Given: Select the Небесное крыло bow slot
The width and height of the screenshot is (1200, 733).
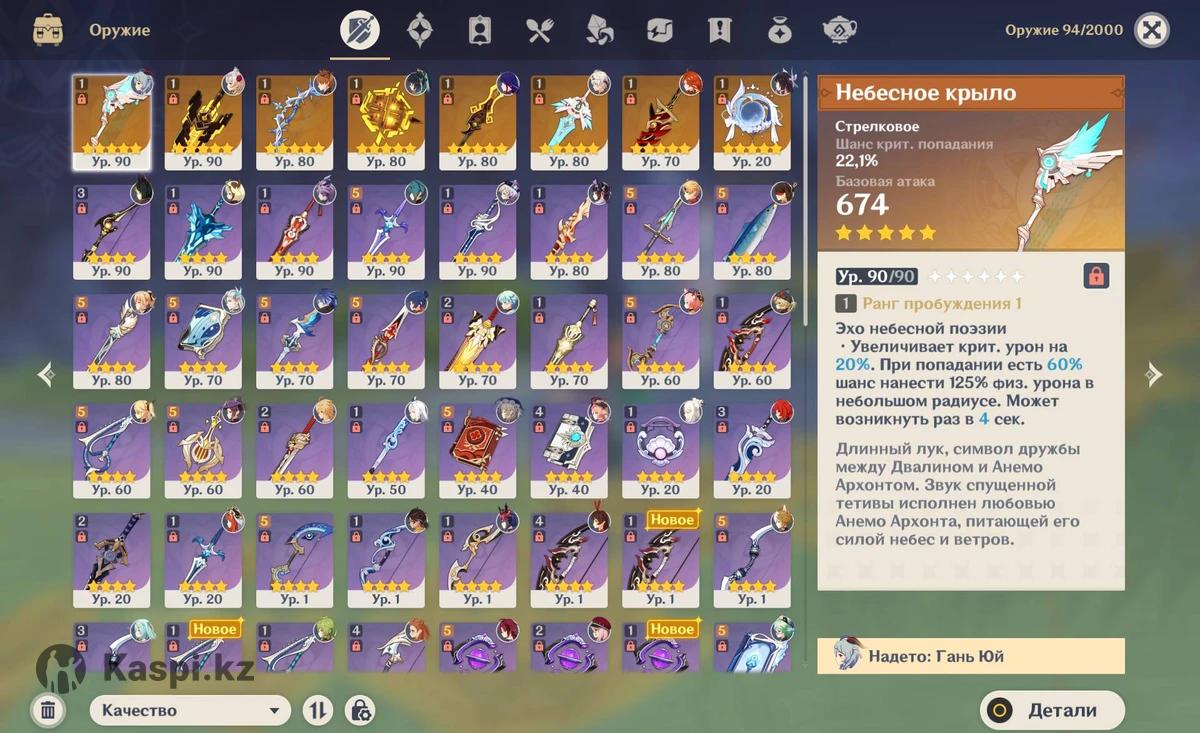Looking at the screenshot, I should (112, 122).
